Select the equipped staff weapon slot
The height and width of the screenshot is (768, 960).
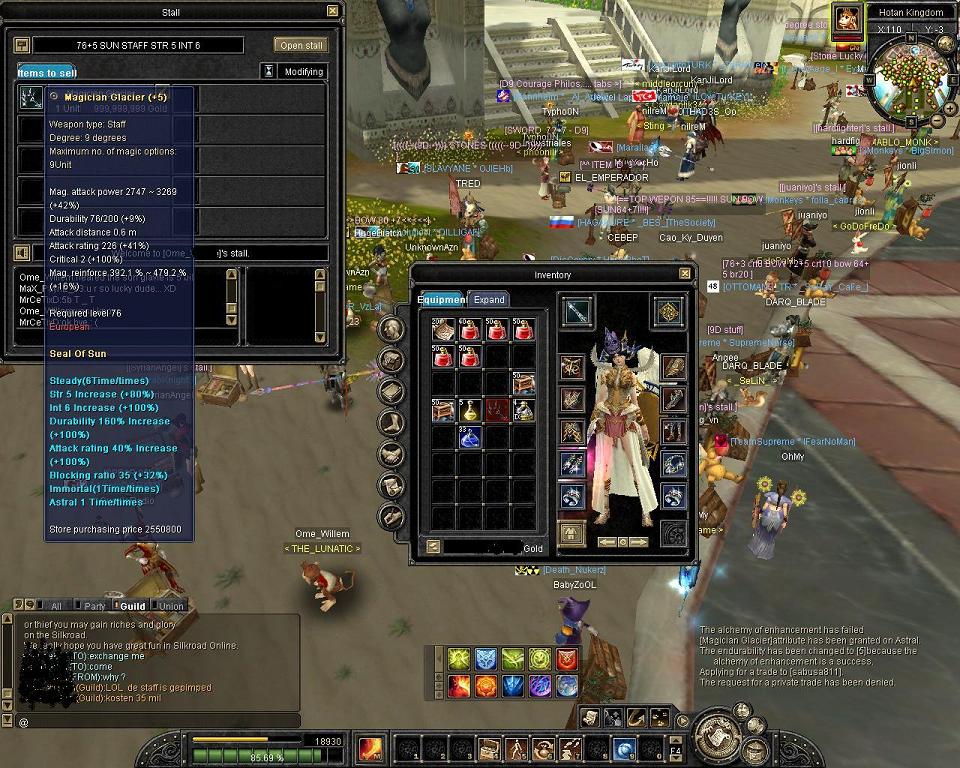575,312
